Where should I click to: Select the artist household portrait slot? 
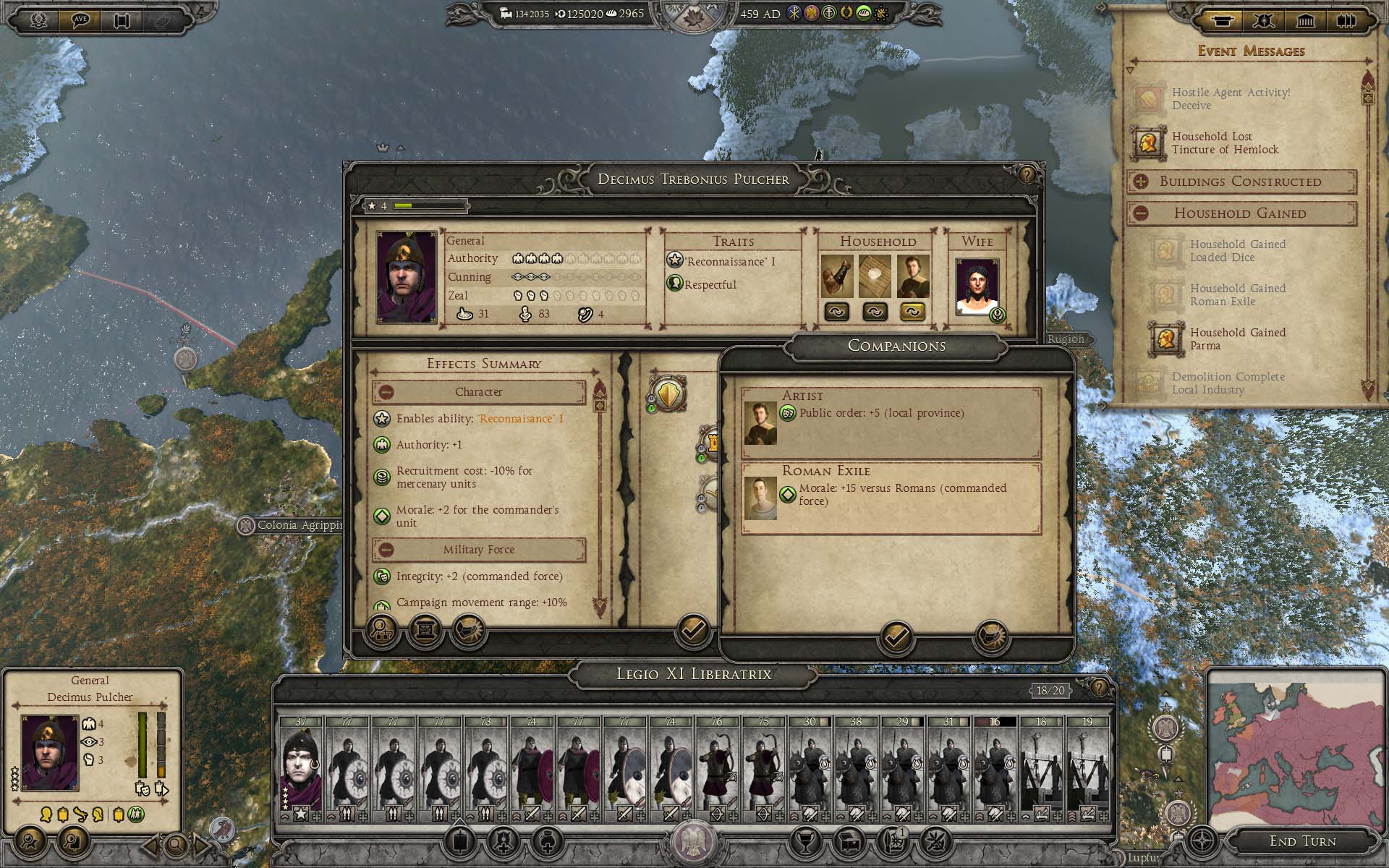click(912, 276)
